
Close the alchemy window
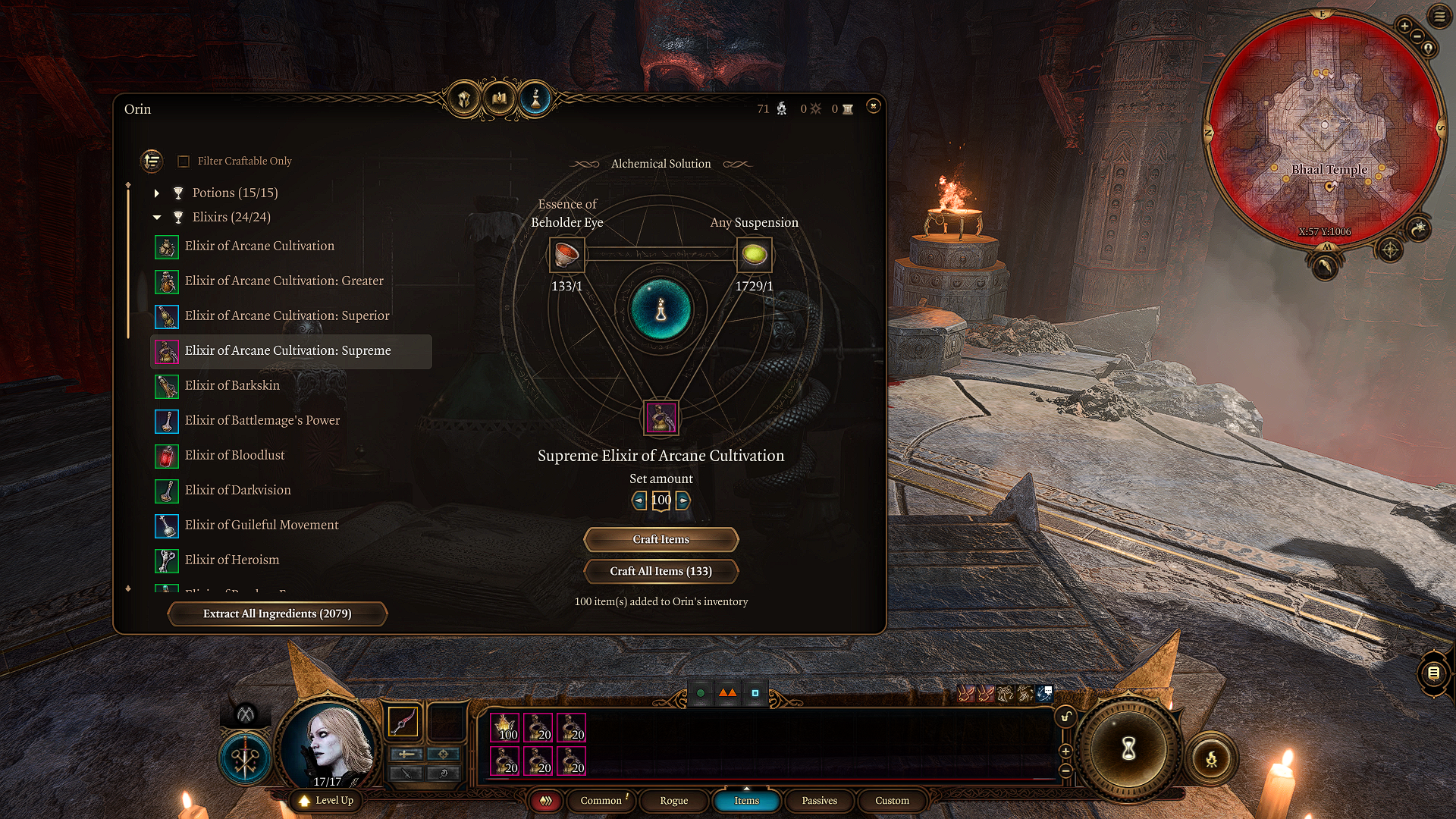(873, 106)
